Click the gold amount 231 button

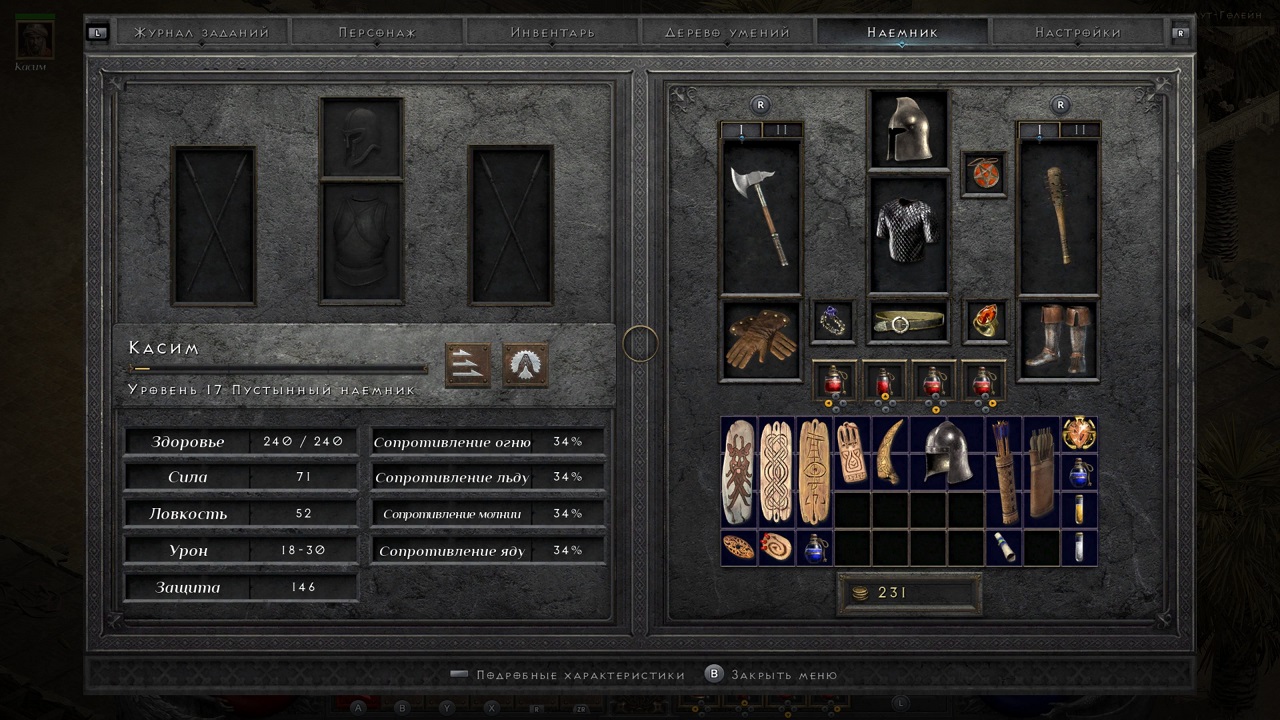pyautogui.click(x=908, y=593)
